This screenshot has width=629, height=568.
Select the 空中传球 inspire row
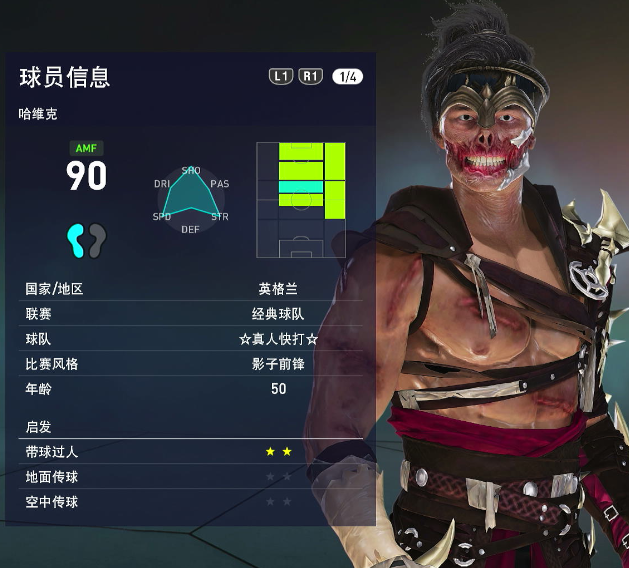point(190,502)
